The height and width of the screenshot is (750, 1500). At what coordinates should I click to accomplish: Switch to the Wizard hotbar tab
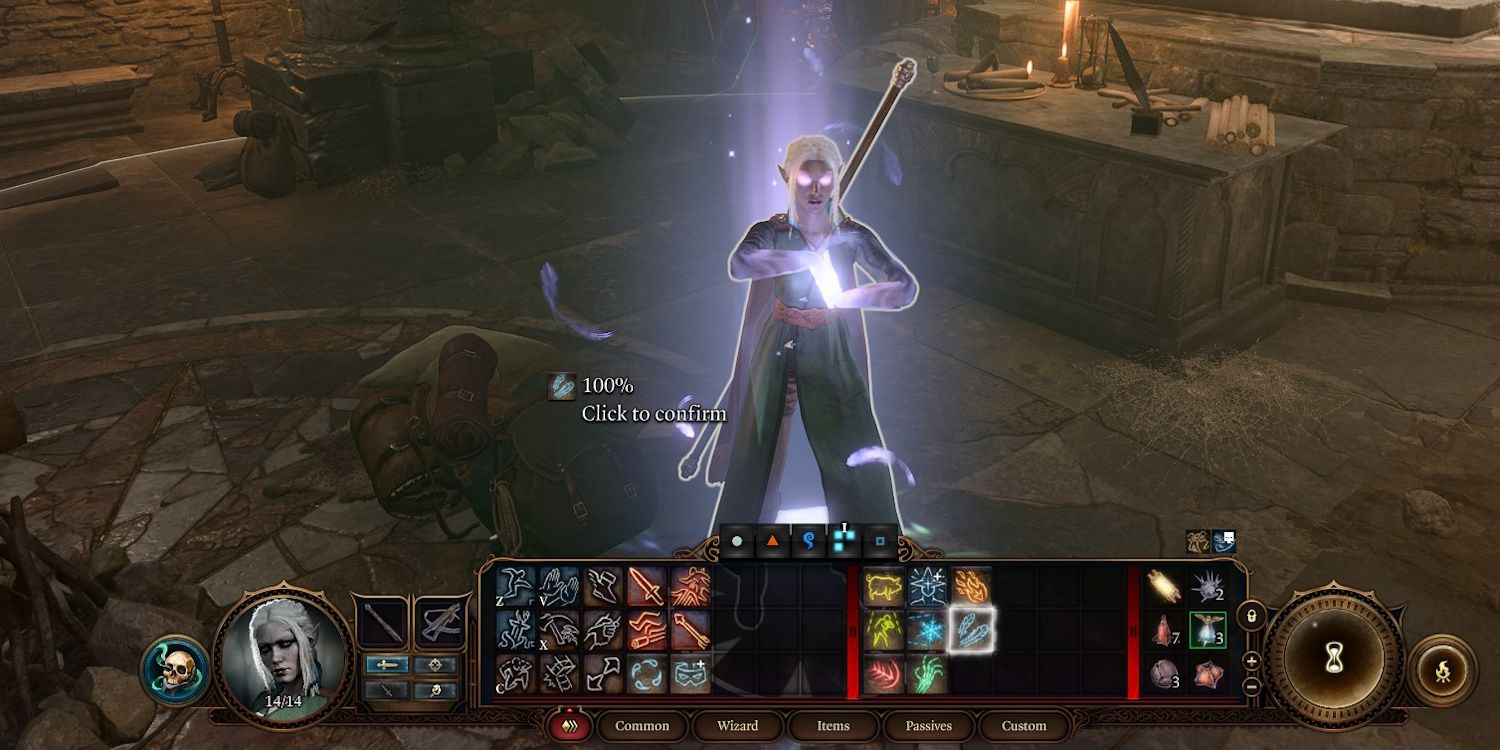[737, 726]
